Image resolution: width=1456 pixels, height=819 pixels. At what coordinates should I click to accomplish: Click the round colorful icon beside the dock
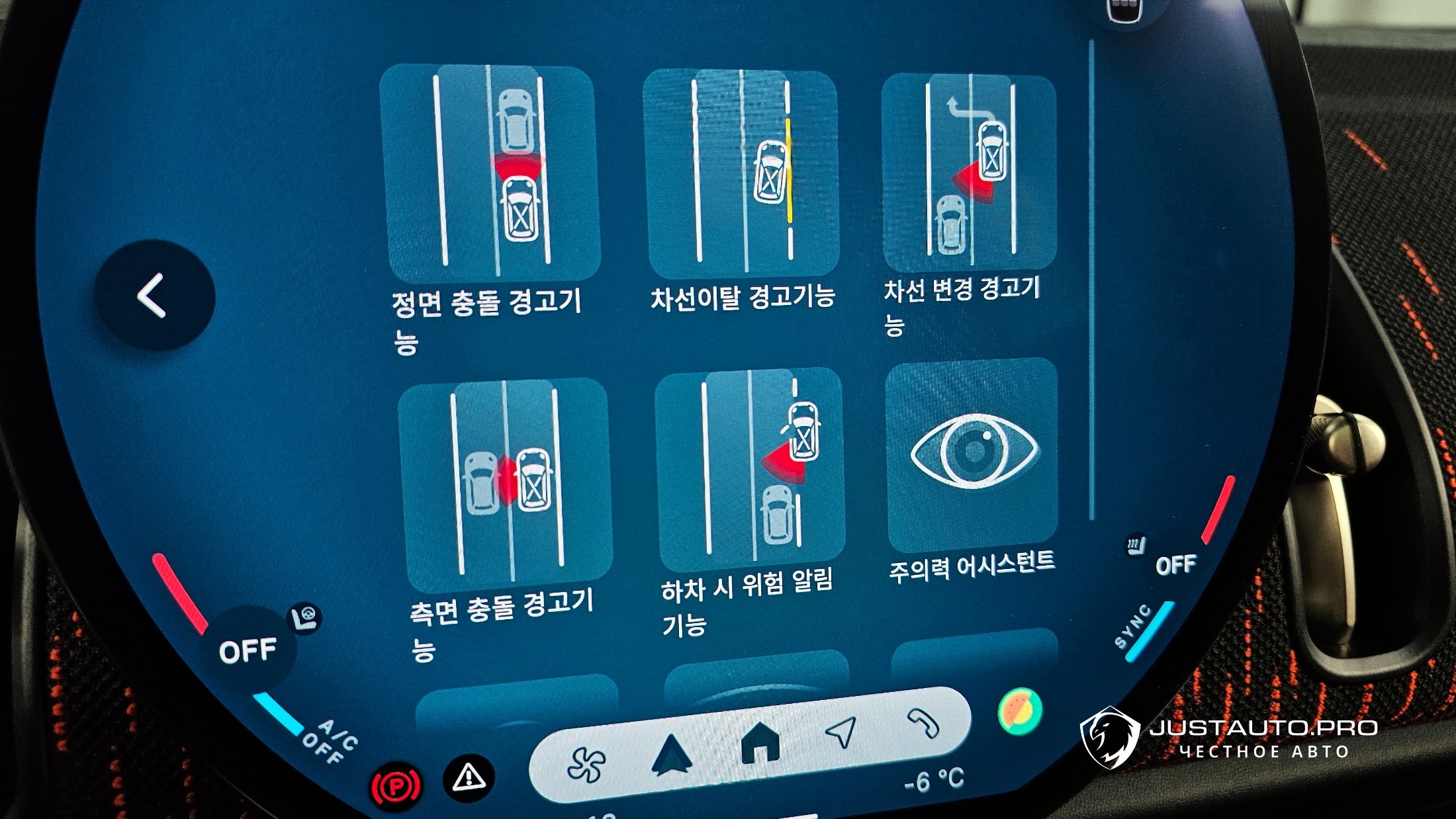1019,711
